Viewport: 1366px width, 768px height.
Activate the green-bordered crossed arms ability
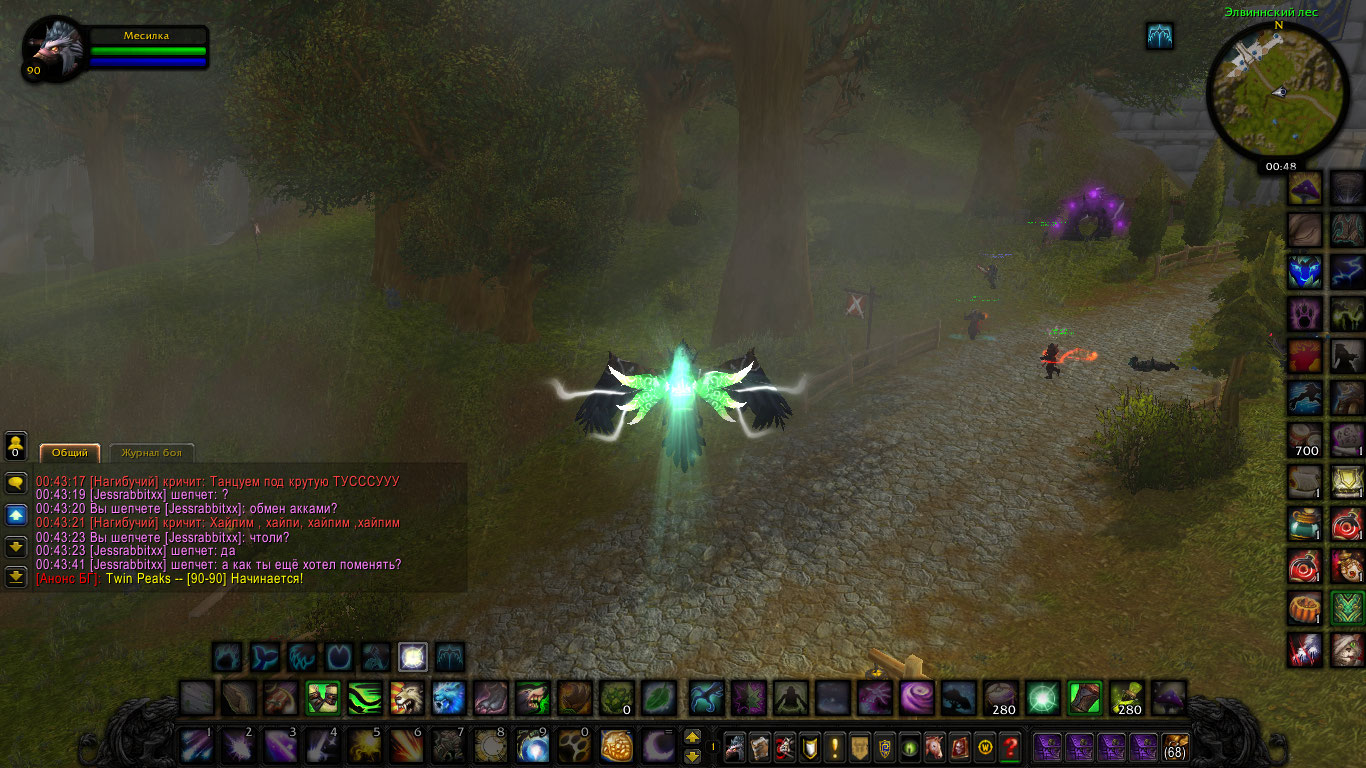pyautogui.click(x=322, y=697)
